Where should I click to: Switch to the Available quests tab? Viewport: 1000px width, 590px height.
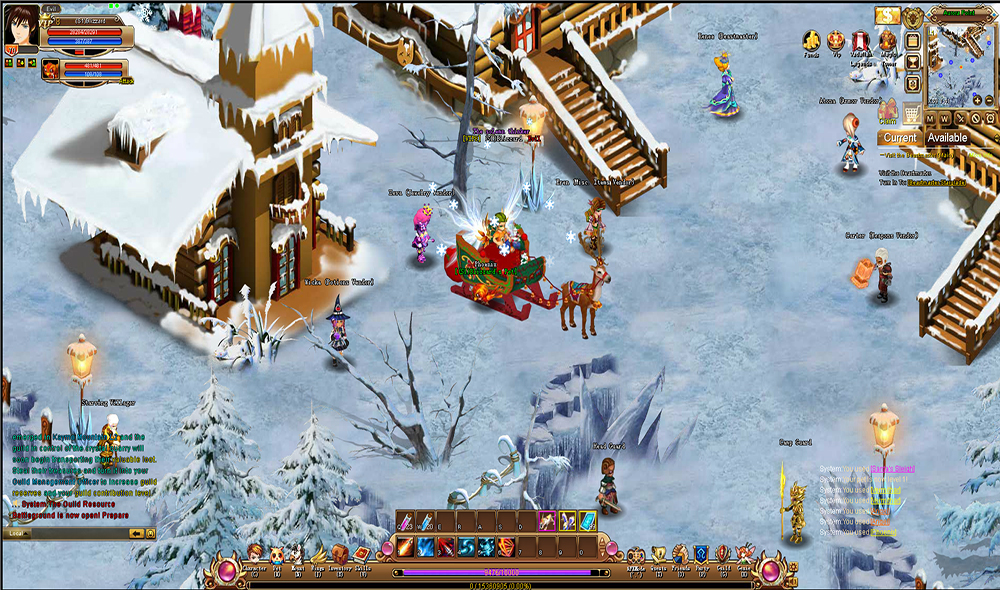pyautogui.click(x=947, y=138)
